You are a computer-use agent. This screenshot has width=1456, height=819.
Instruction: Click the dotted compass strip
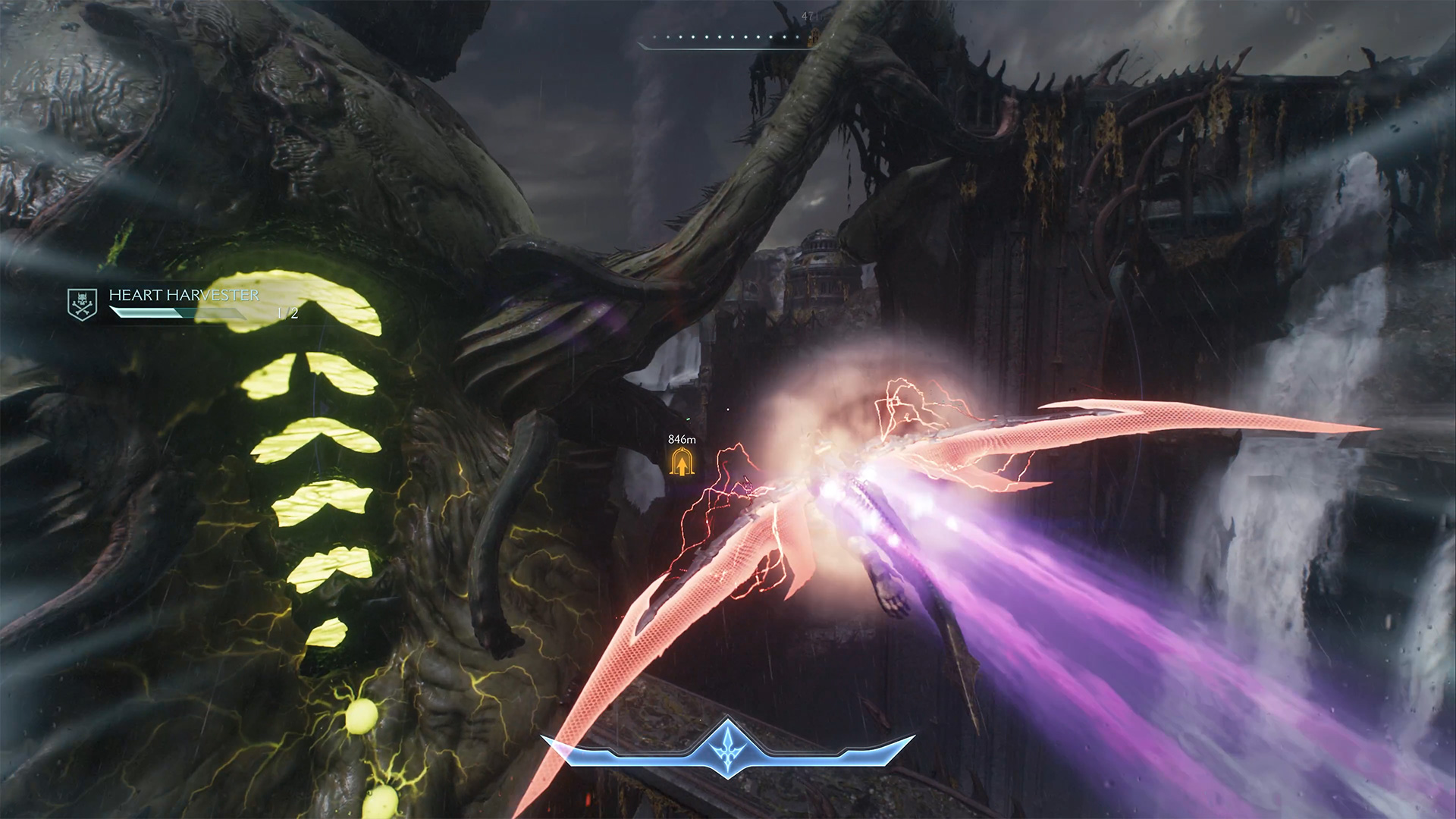click(x=726, y=38)
